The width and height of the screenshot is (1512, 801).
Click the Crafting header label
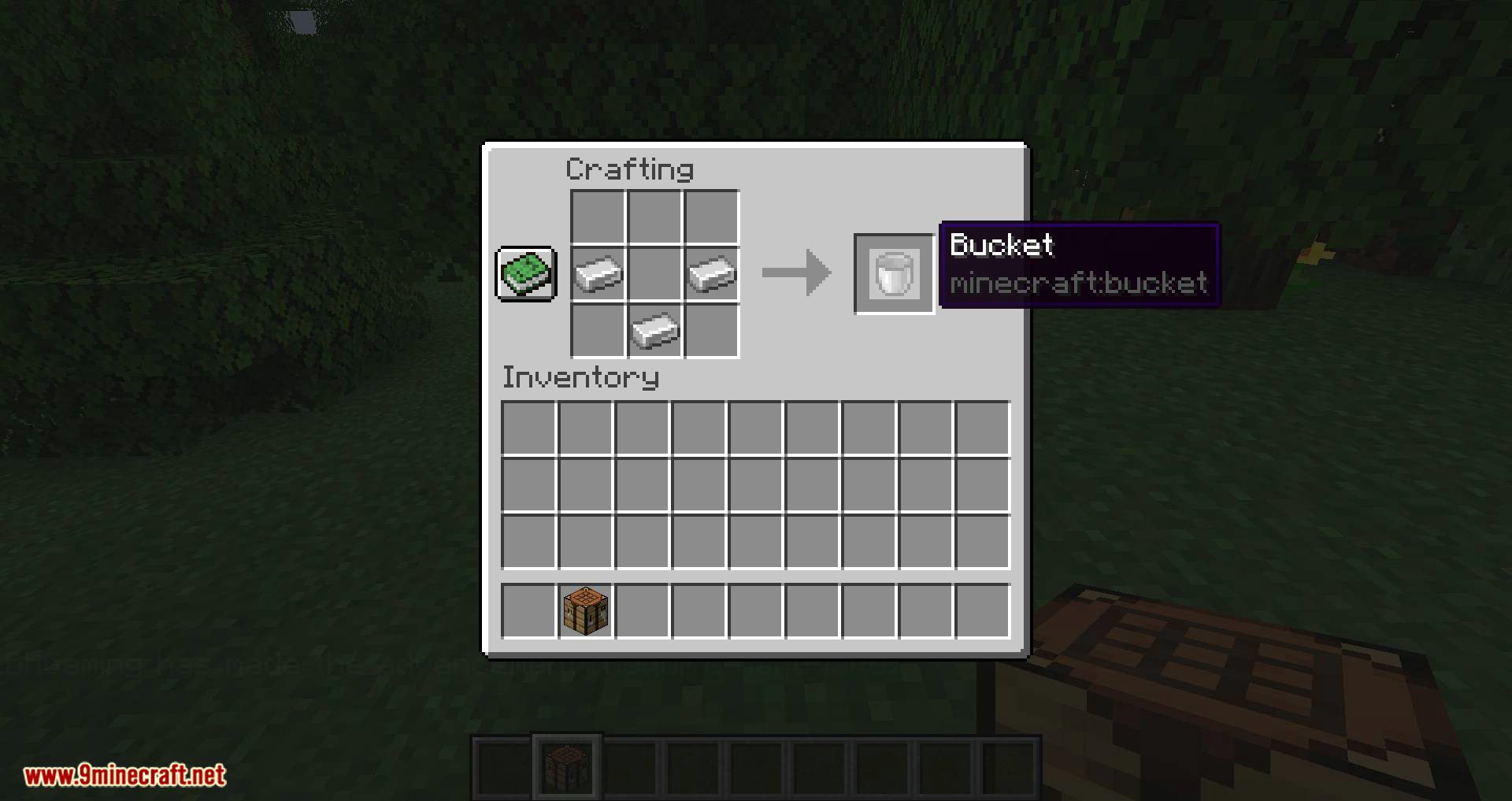(631, 168)
